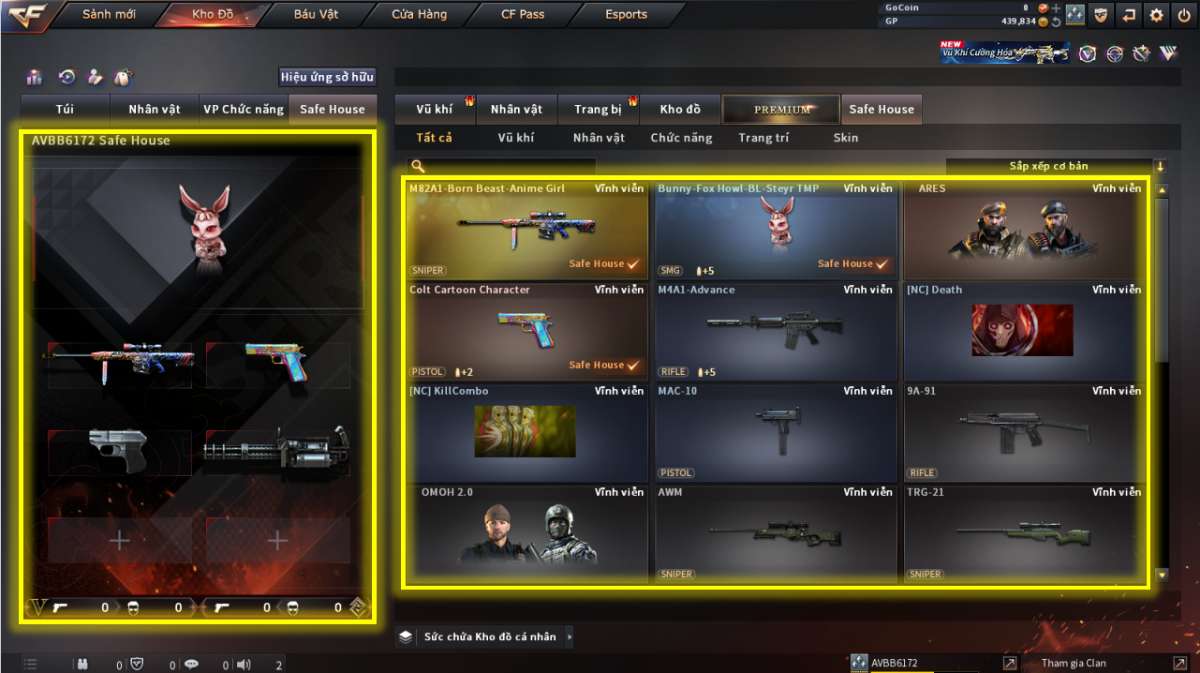Screen dimensions: 1200x673
Task: Select the M82A1-Born Beast-Anime Girl sniper
Action: coord(526,229)
